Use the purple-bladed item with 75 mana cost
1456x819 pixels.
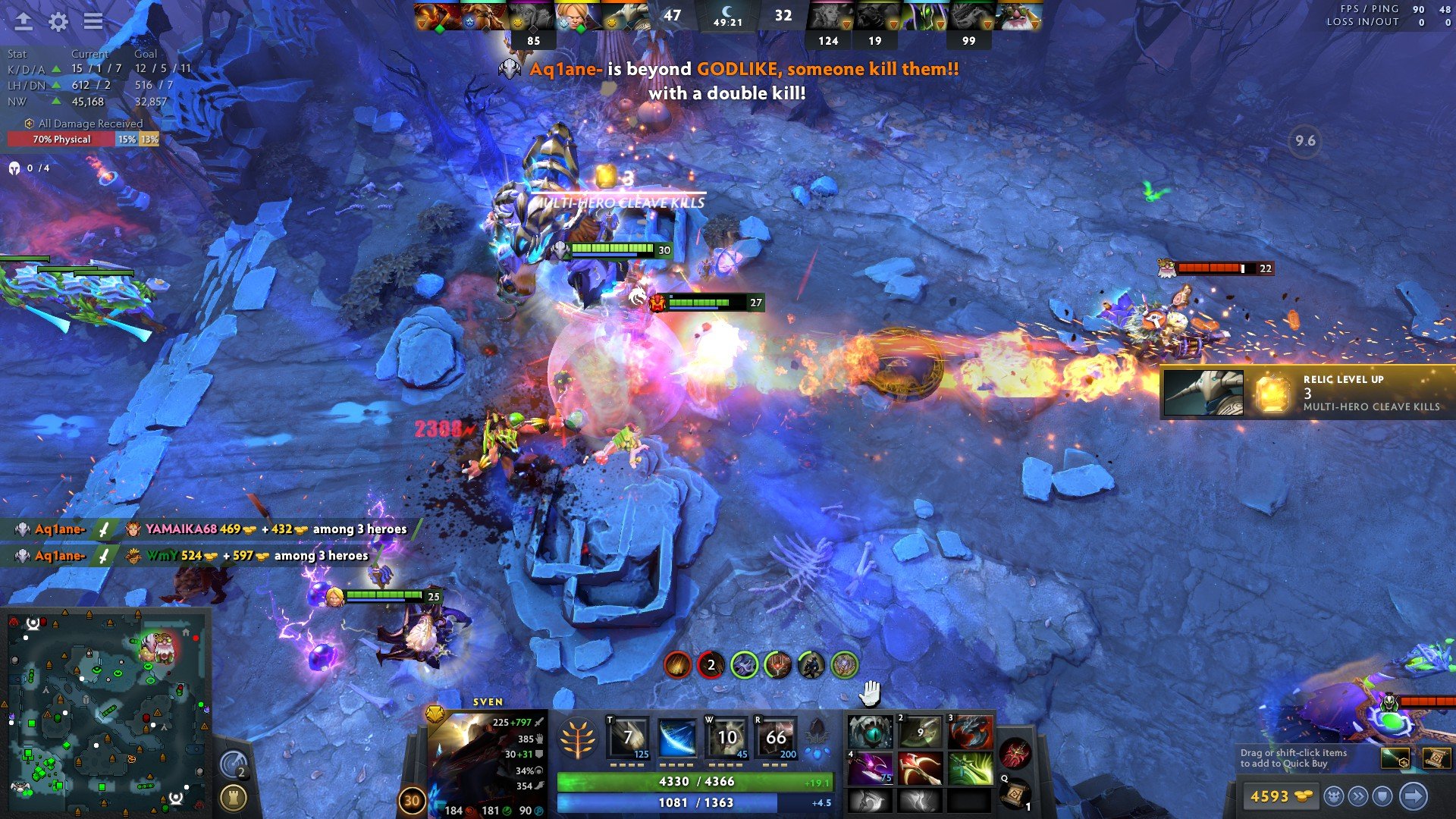[870, 768]
